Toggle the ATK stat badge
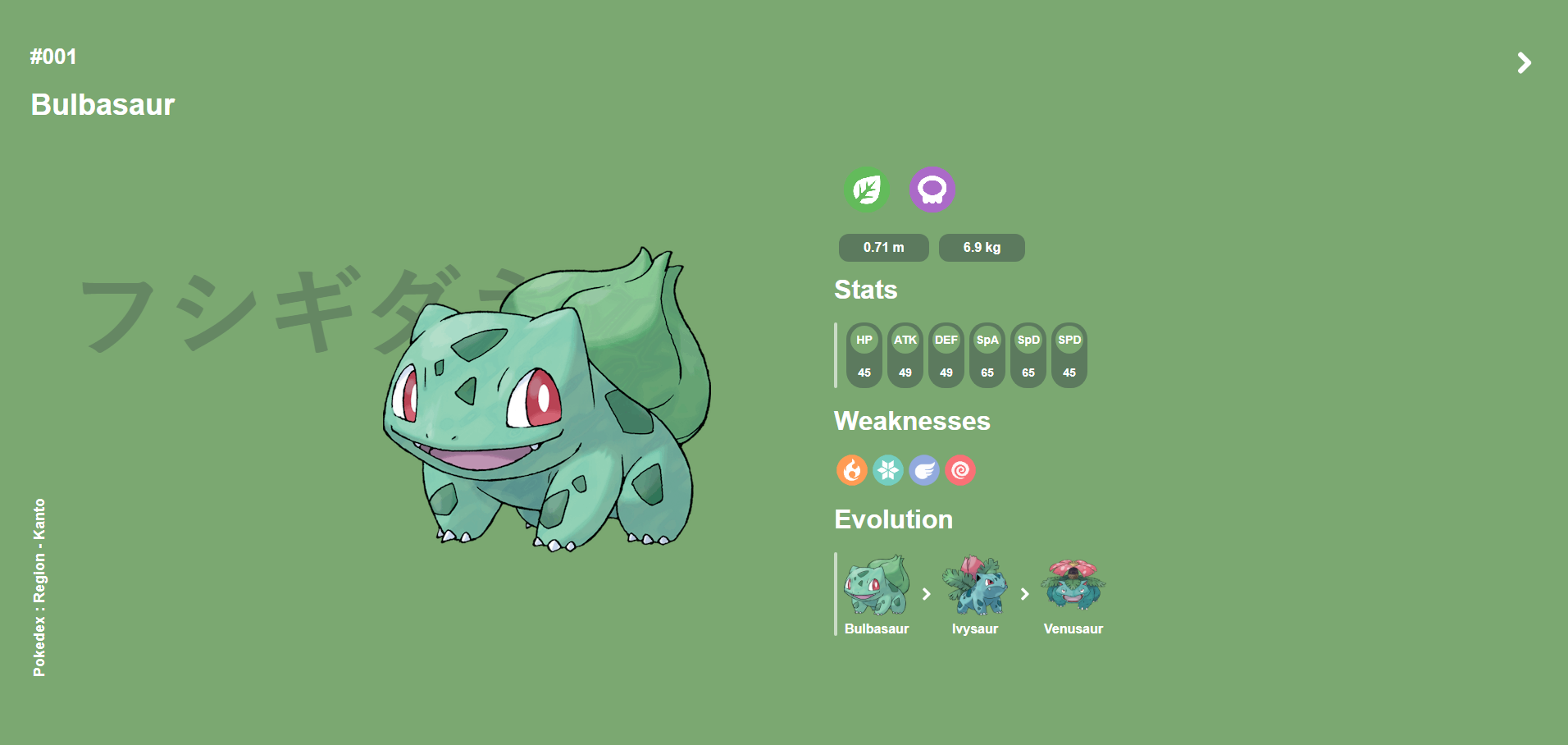The width and height of the screenshot is (1568, 745). click(x=905, y=355)
